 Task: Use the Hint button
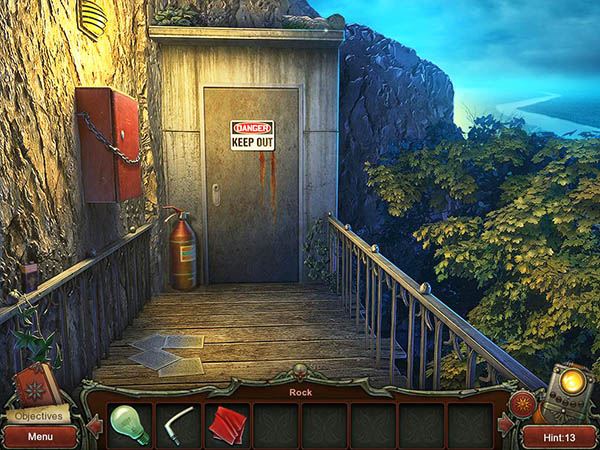click(x=559, y=436)
